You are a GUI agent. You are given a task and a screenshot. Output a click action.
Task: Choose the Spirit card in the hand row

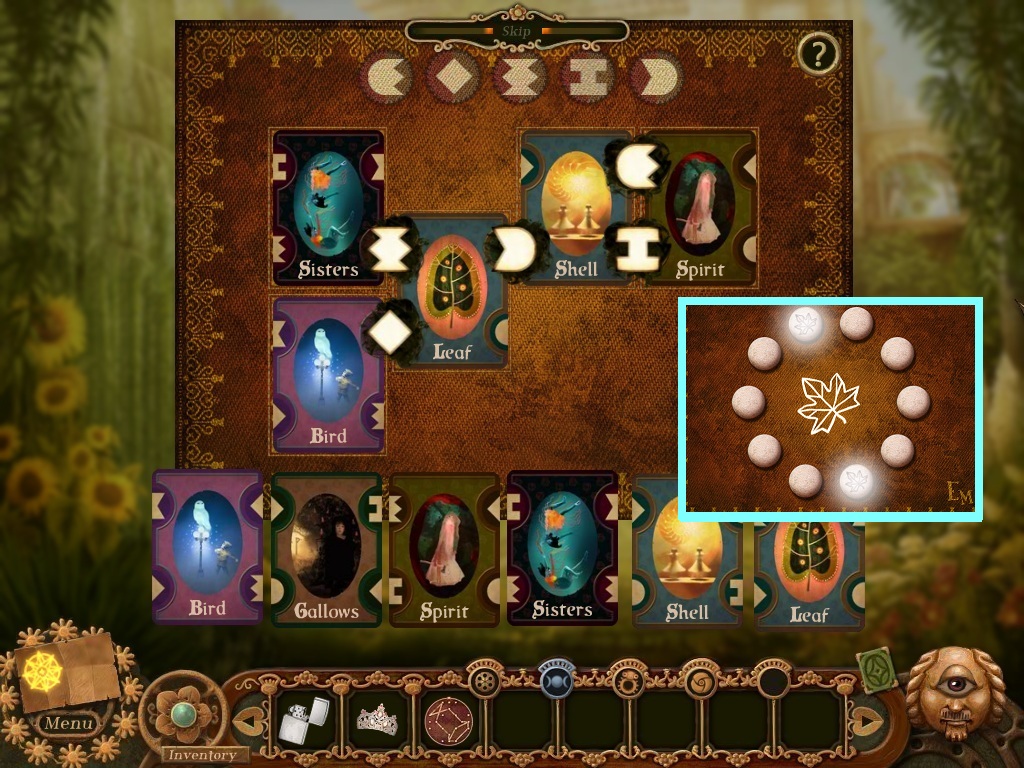coord(444,550)
